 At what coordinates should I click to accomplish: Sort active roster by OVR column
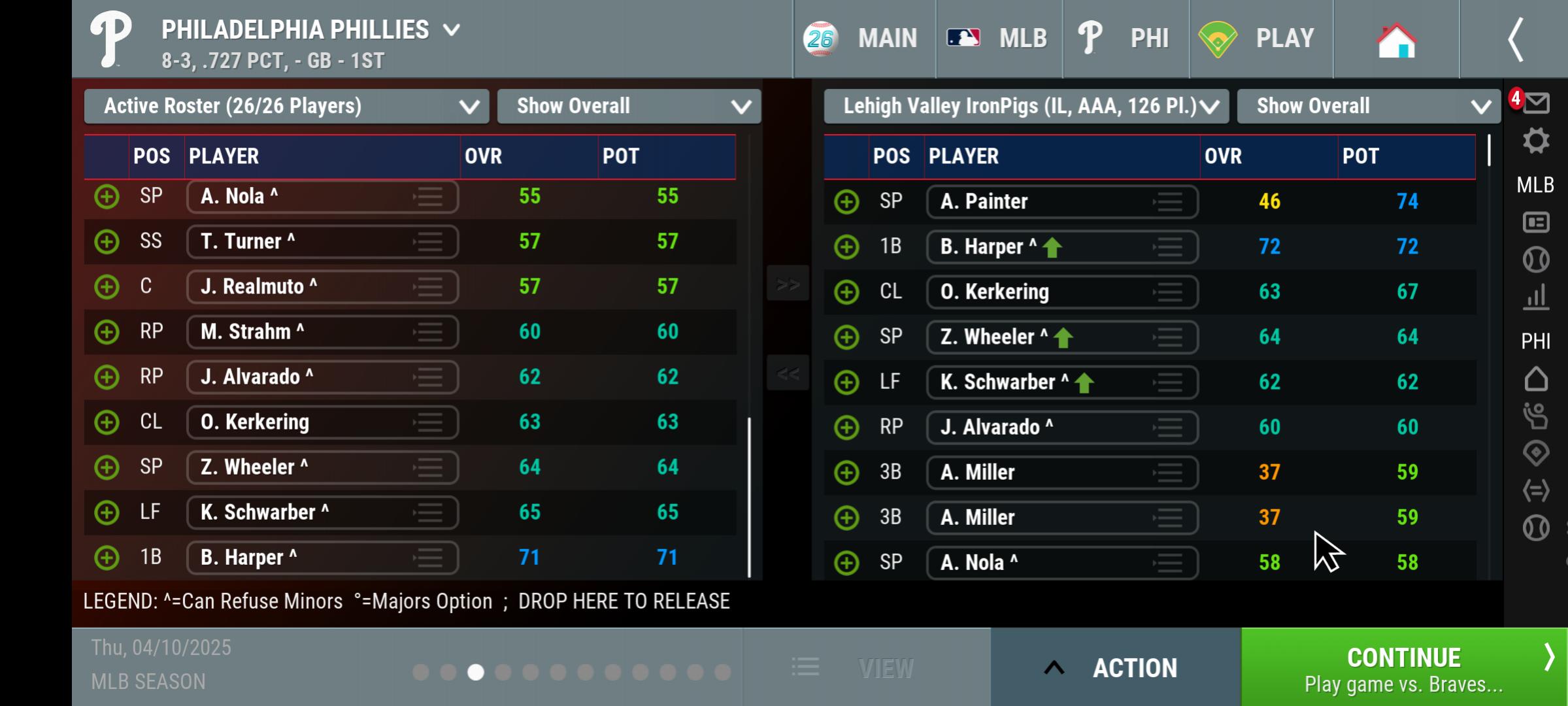[484, 156]
